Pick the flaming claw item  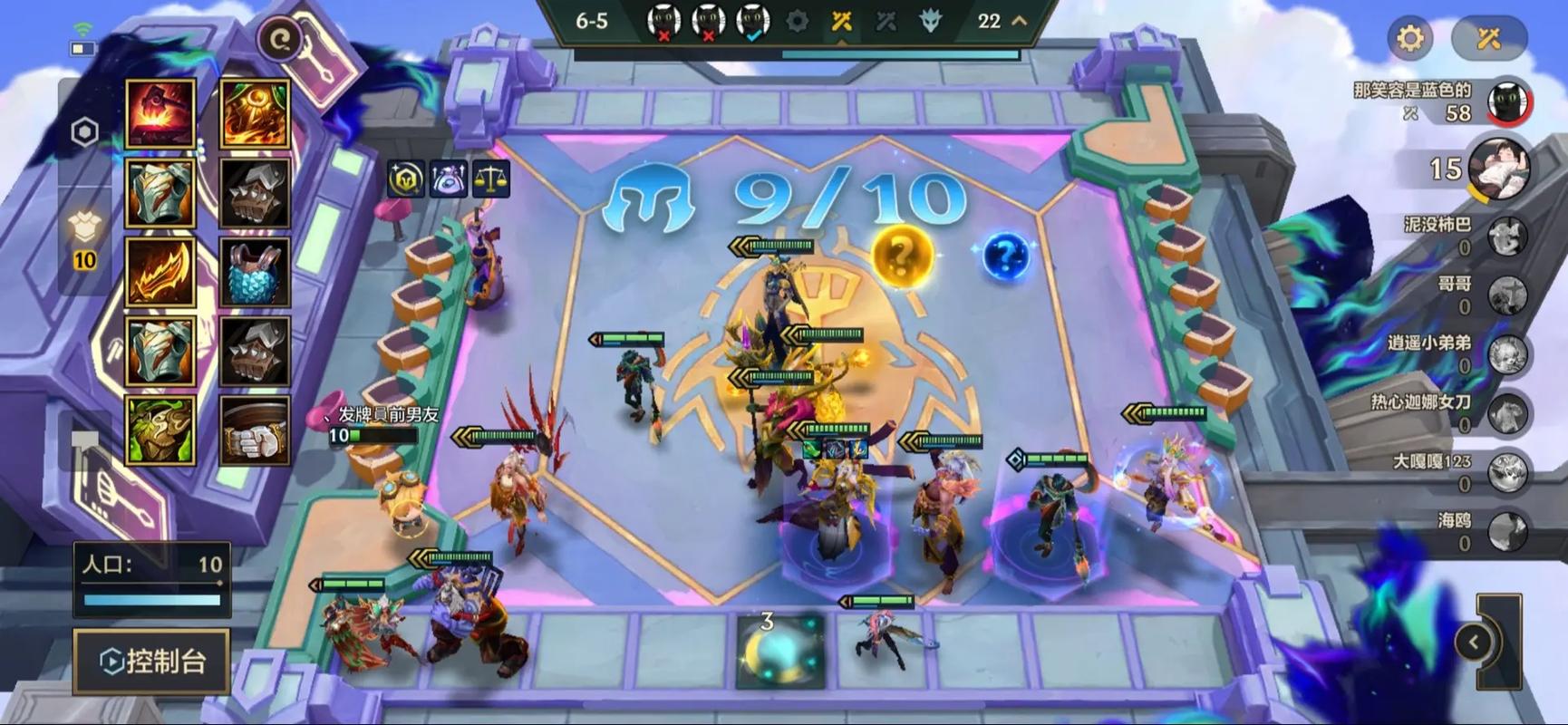(x=160, y=273)
